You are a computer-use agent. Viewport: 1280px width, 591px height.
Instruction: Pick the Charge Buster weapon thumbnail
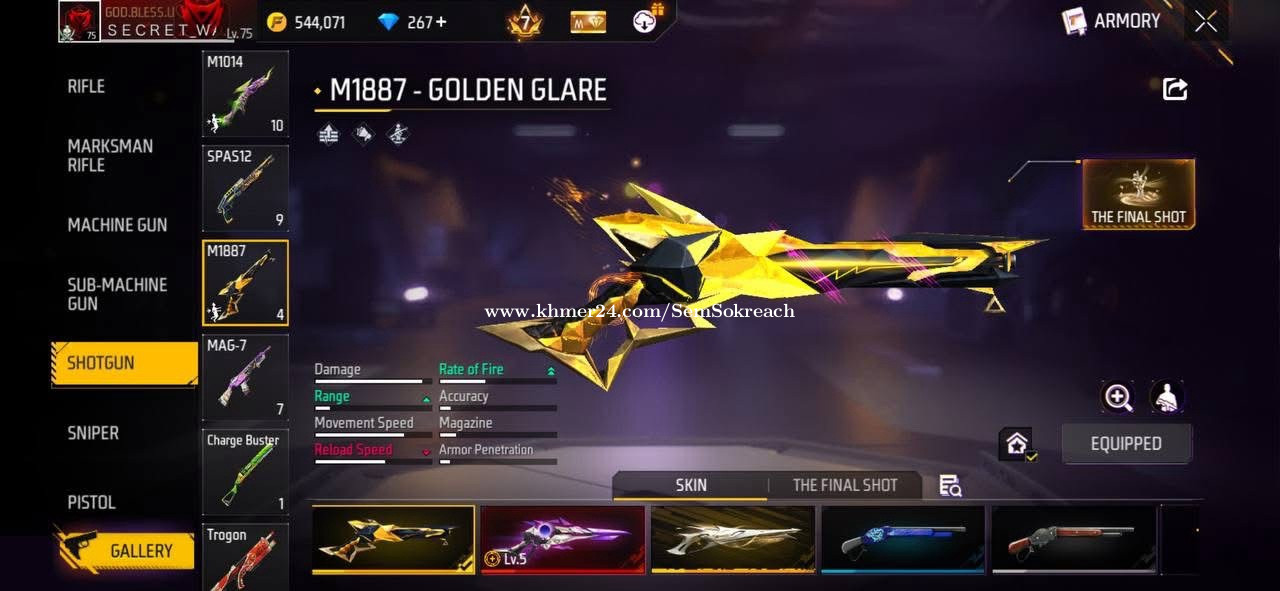[245, 472]
